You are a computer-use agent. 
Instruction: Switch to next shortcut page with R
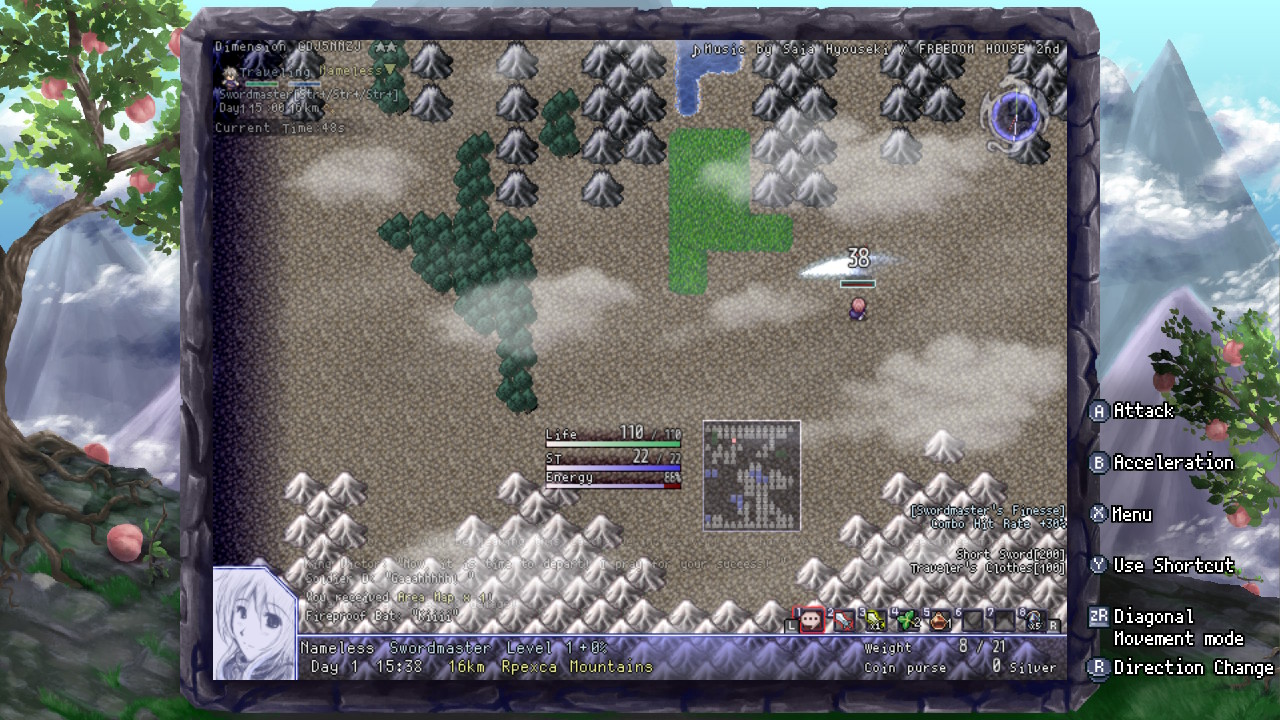[1053, 623]
